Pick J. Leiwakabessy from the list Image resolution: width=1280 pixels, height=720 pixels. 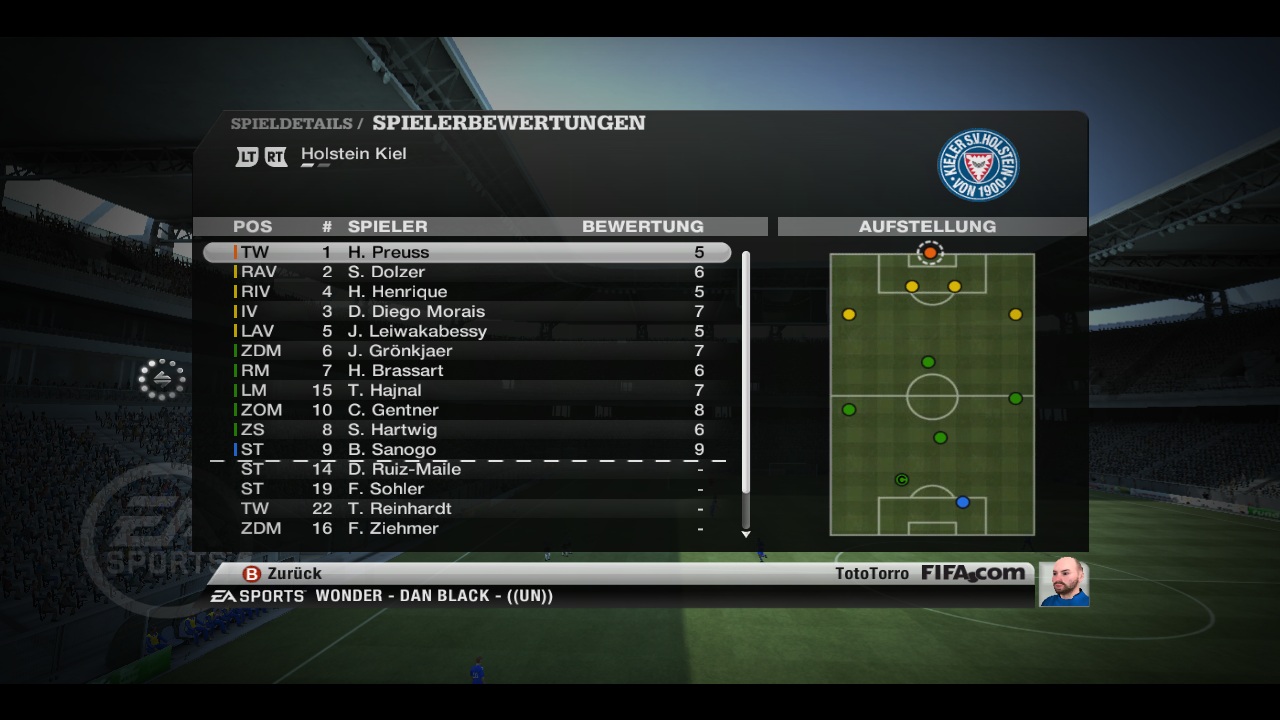point(467,331)
